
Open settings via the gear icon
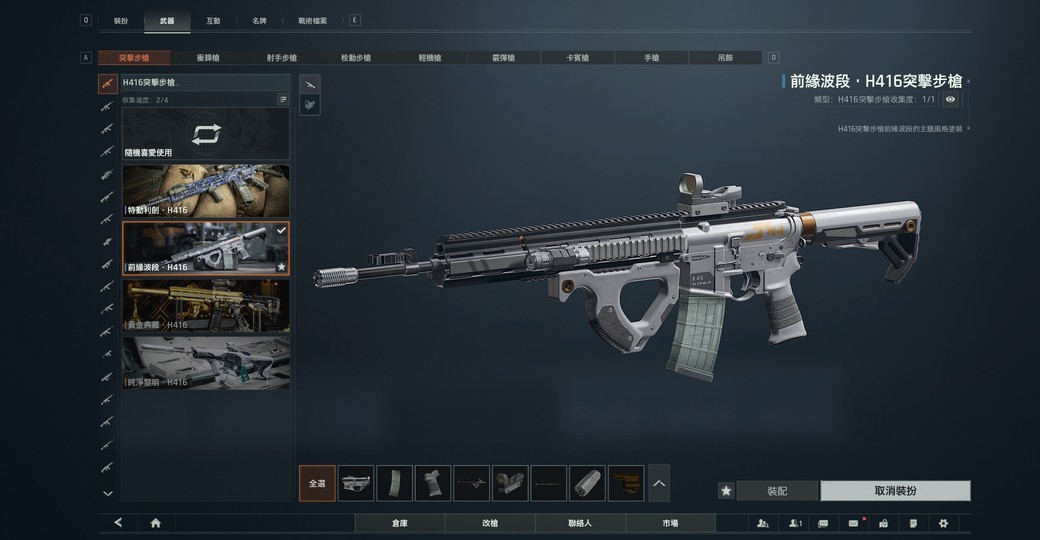[942, 523]
